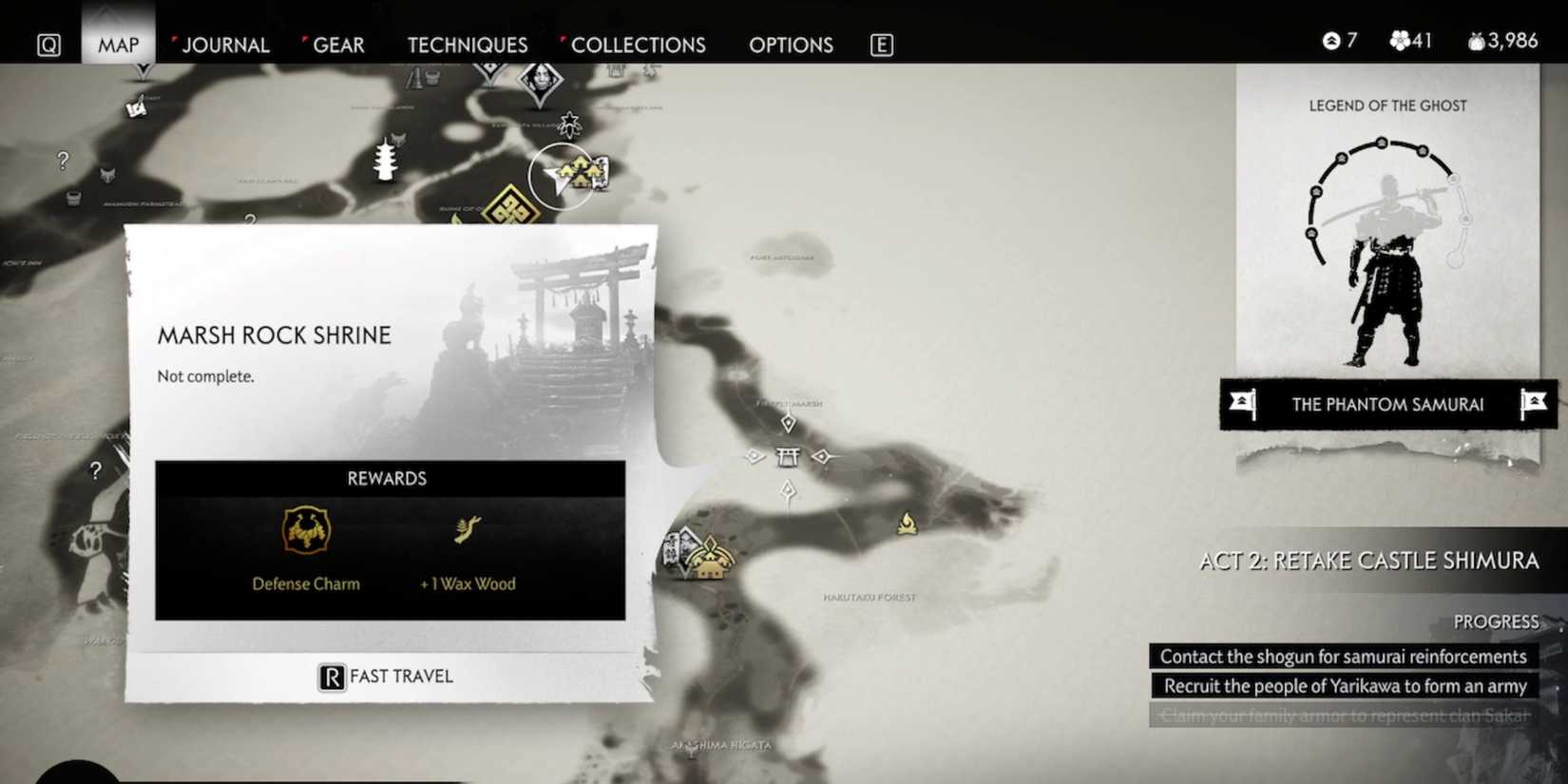Open the GEAR tab
Image resolution: width=1568 pixels, height=784 pixels.
point(338,44)
